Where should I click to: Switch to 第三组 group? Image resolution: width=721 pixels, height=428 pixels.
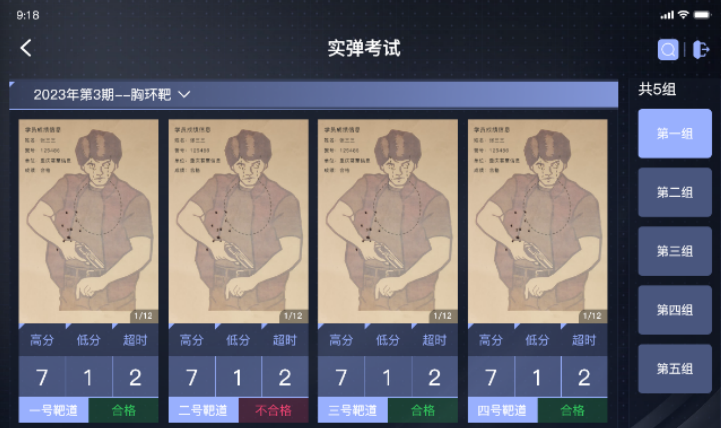pos(675,251)
